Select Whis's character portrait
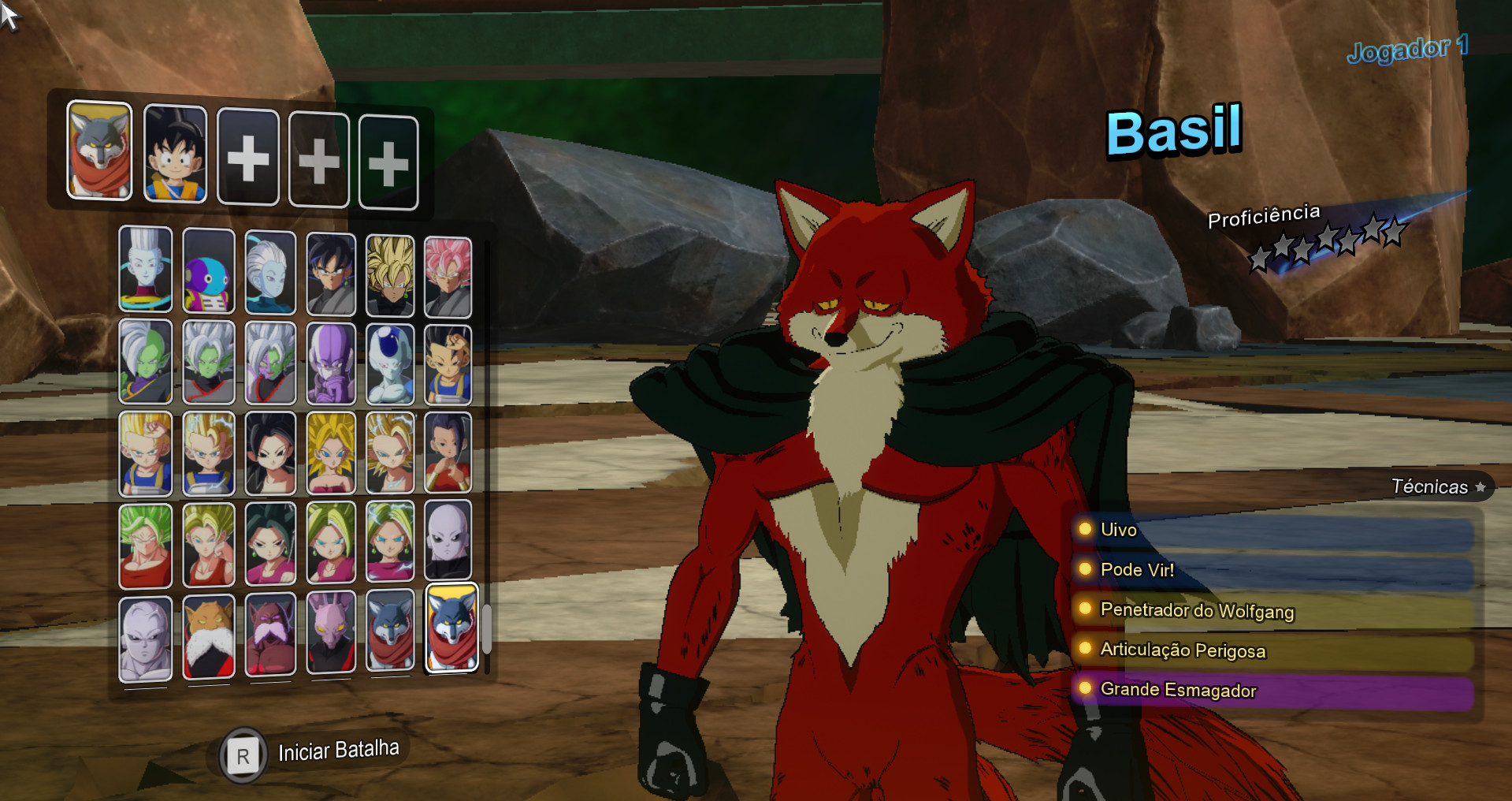 [x=145, y=272]
